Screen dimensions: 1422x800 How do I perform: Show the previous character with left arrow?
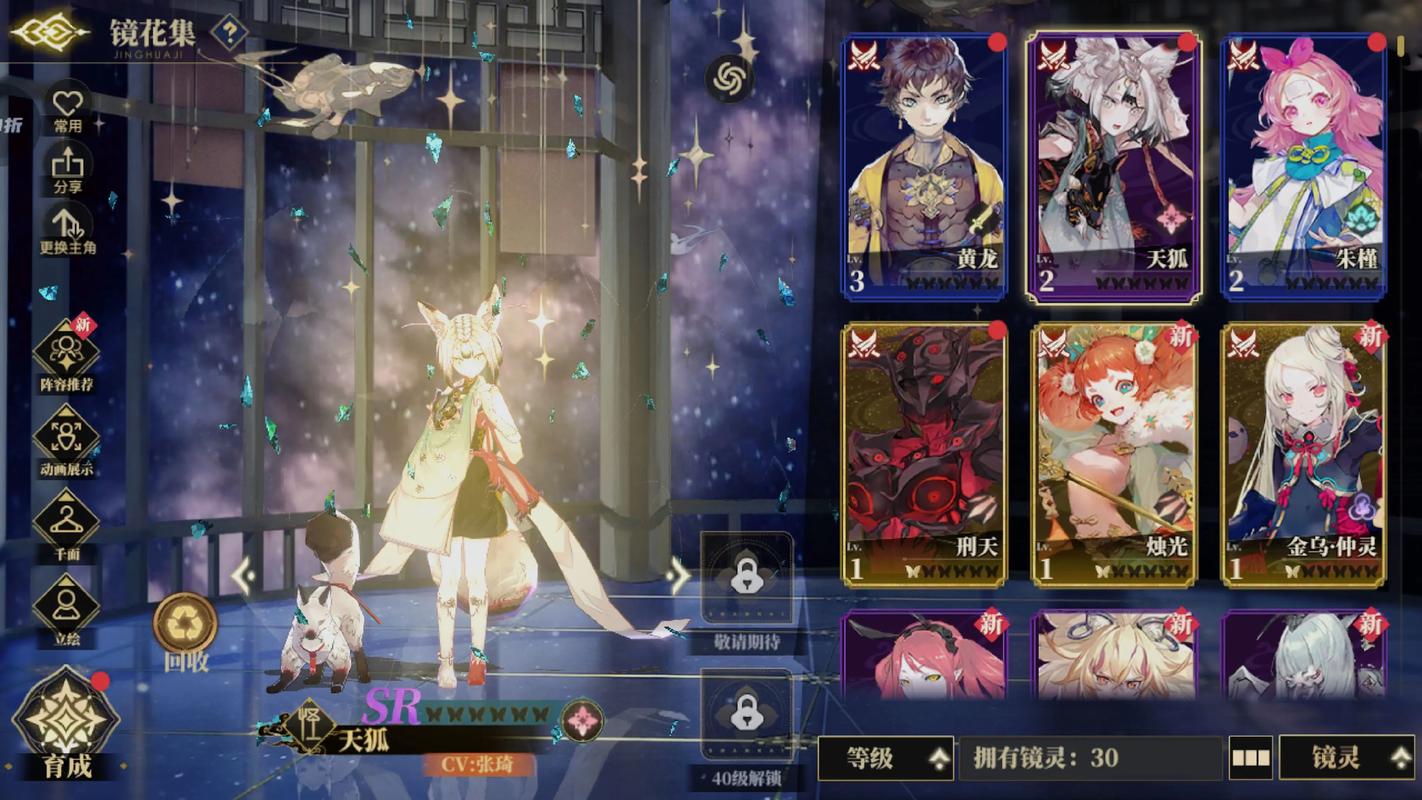point(244,575)
